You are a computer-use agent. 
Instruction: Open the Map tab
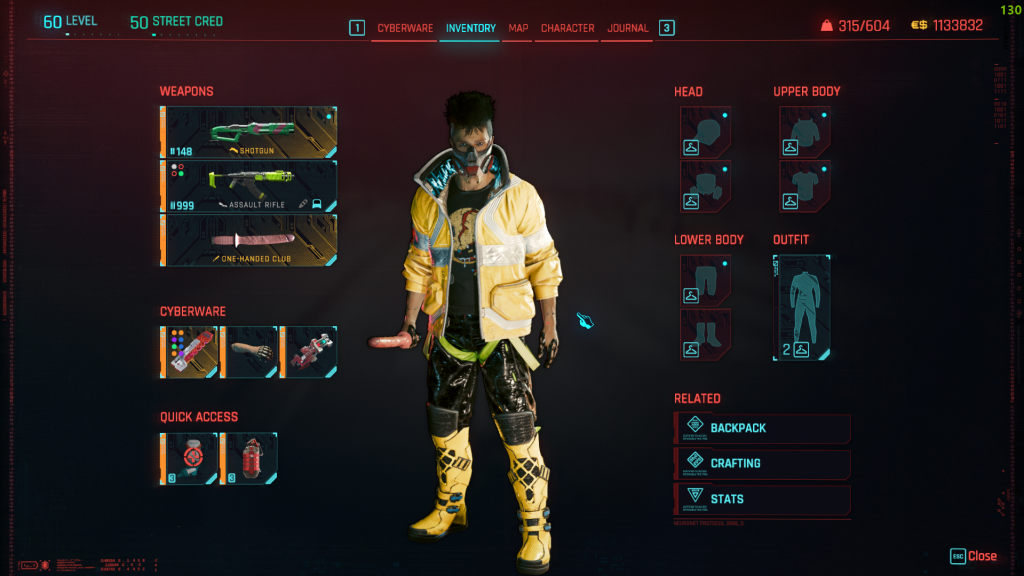(x=518, y=28)
